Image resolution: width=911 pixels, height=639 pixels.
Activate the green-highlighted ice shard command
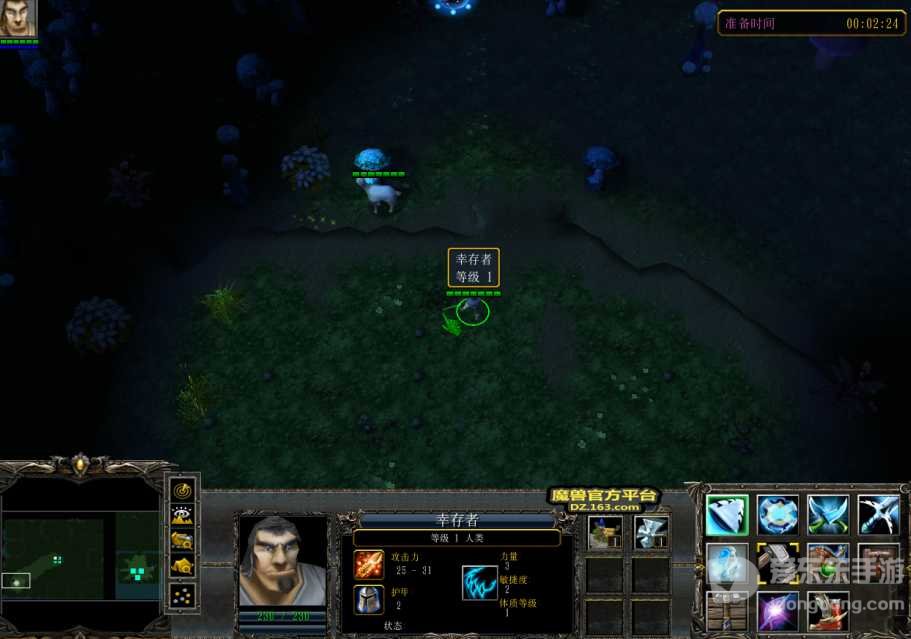tap(727, 515)
